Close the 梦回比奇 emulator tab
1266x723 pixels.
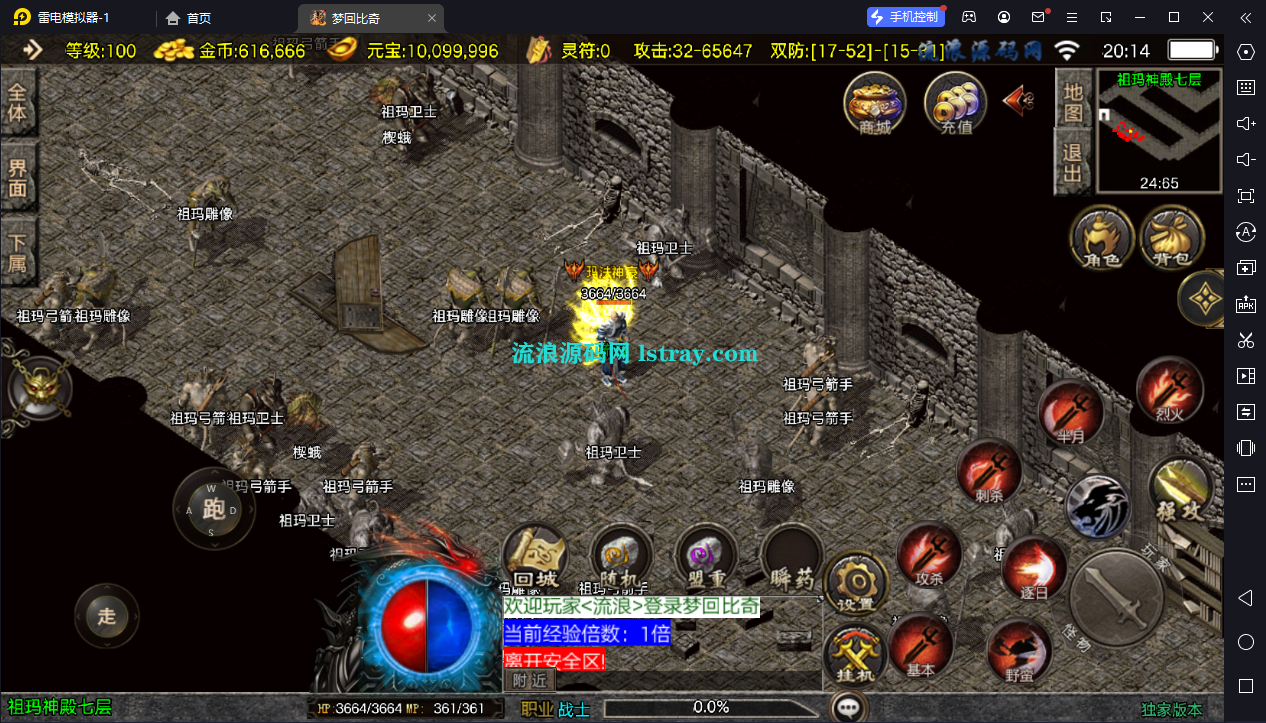coord(431,18)
